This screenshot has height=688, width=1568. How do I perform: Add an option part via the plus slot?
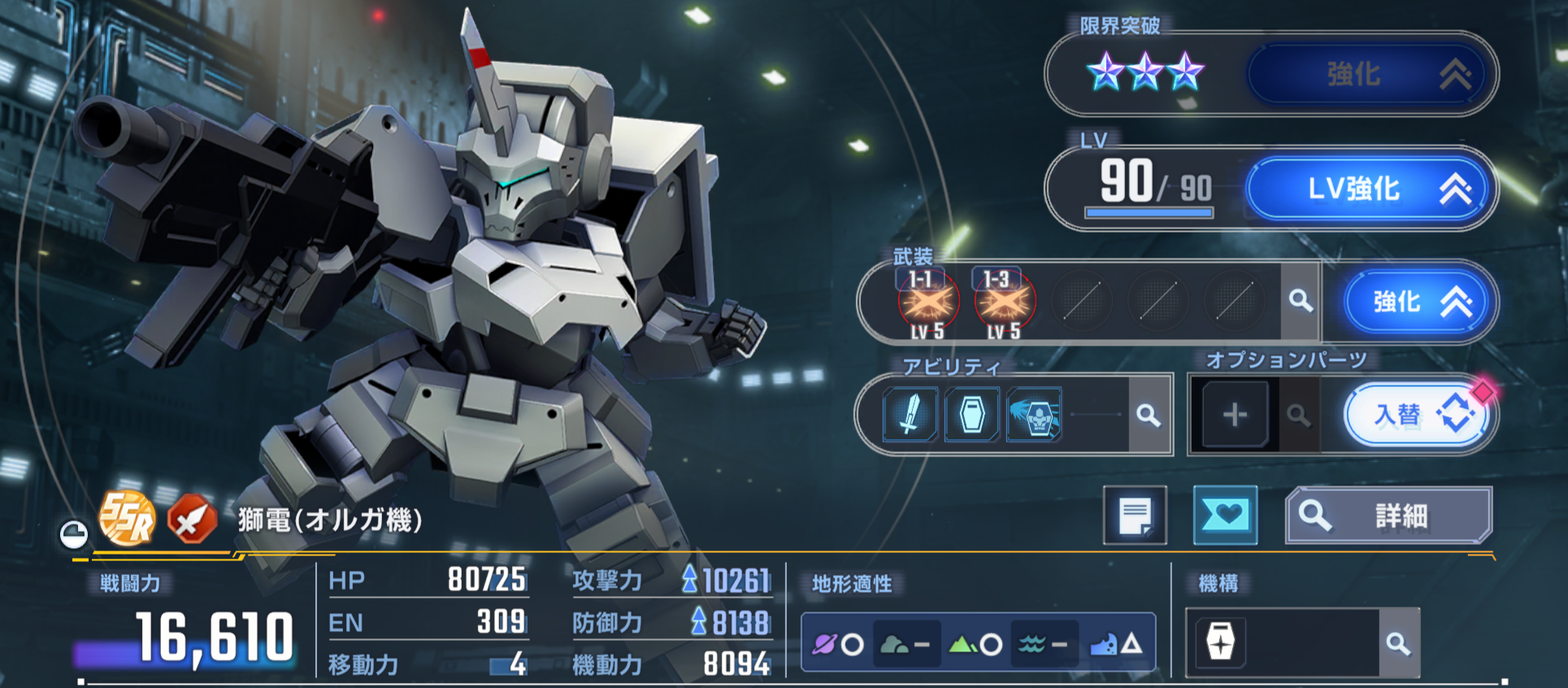click(x=1235, y=415)
